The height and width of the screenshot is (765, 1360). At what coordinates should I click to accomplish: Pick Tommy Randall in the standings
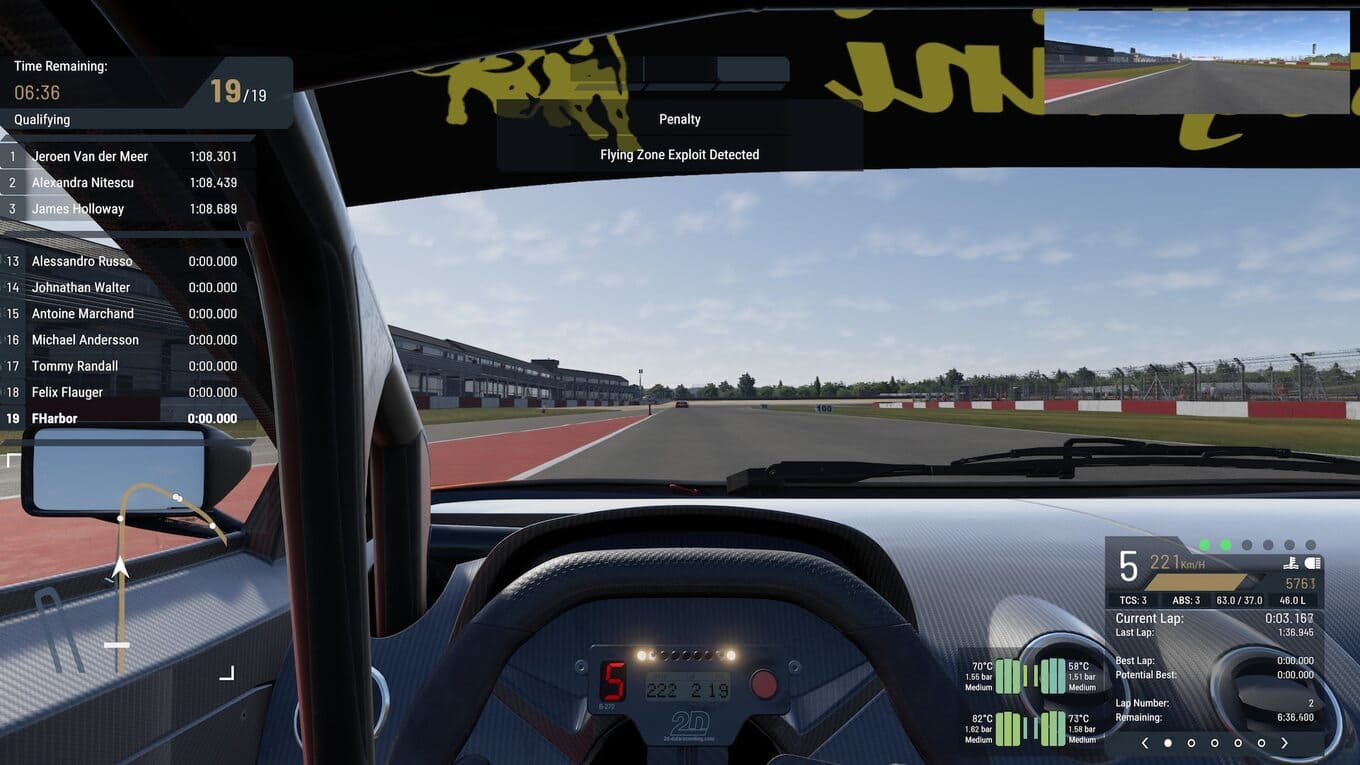[125, 366]
